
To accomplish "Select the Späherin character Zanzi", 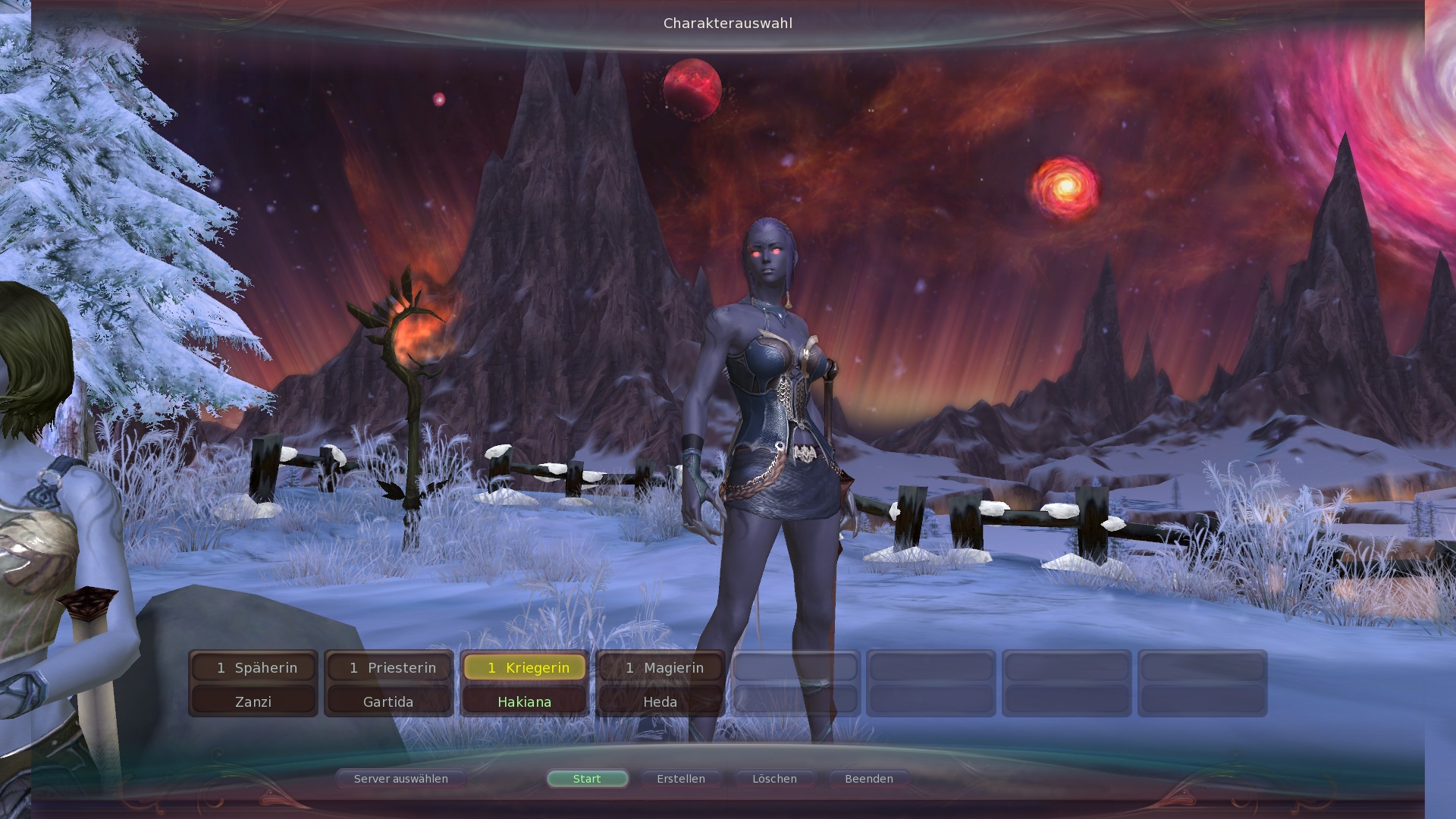I will pos(253,683).
